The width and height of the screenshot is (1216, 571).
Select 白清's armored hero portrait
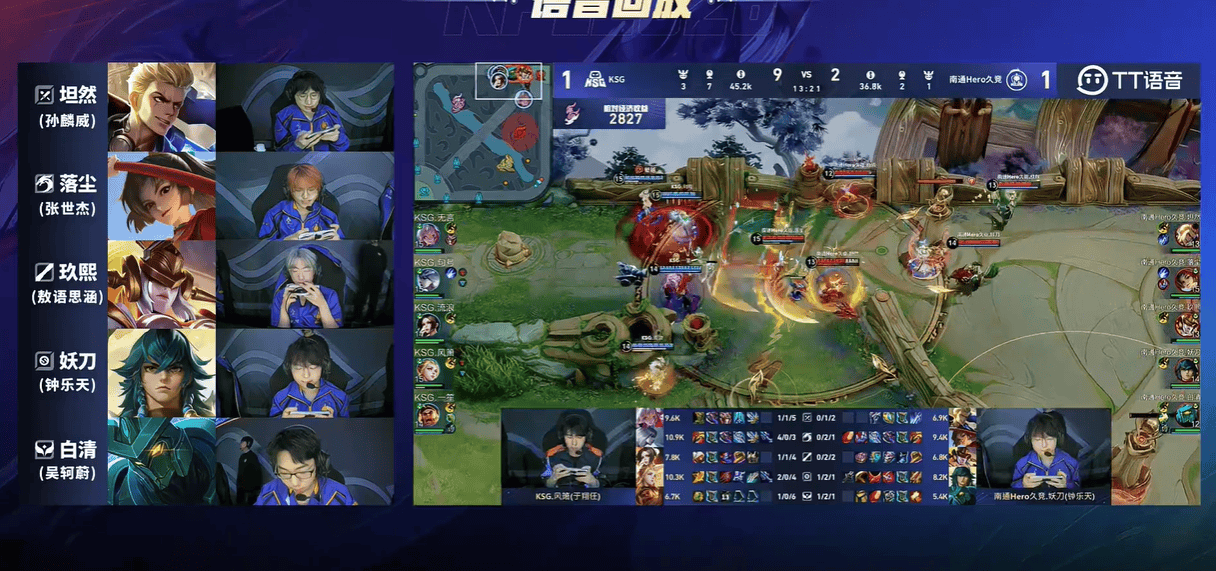pyautogui.click(x=162, y=461)
